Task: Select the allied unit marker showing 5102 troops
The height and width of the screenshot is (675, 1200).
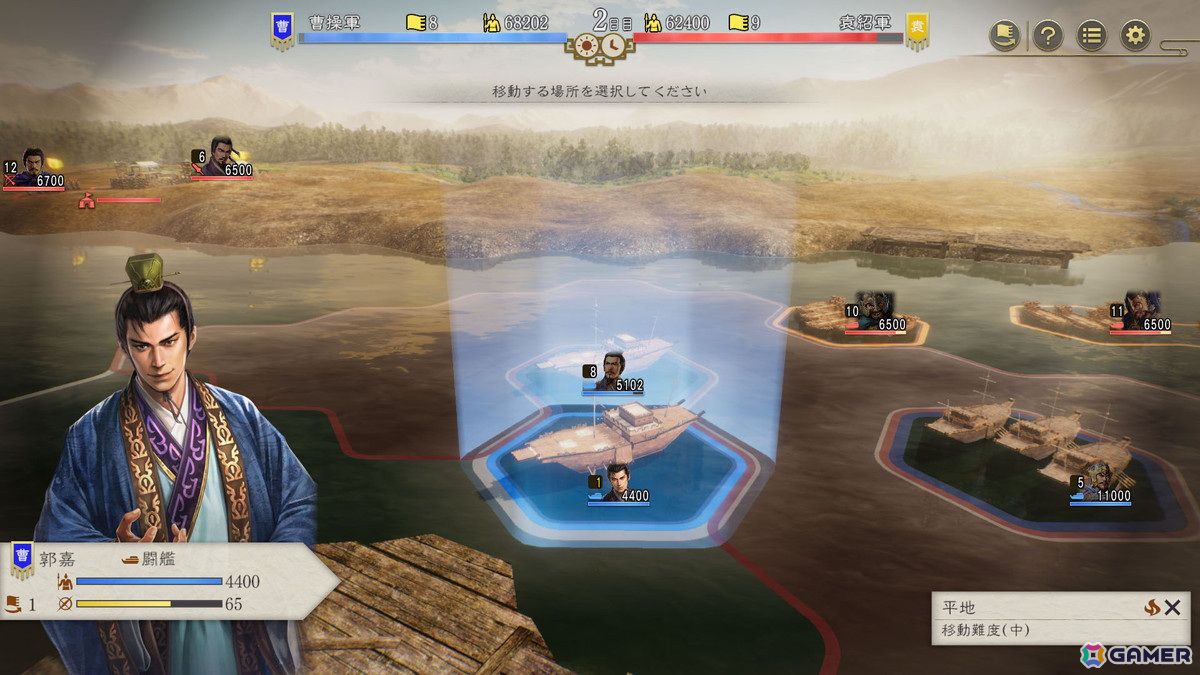Action: [x=613, y=373]
